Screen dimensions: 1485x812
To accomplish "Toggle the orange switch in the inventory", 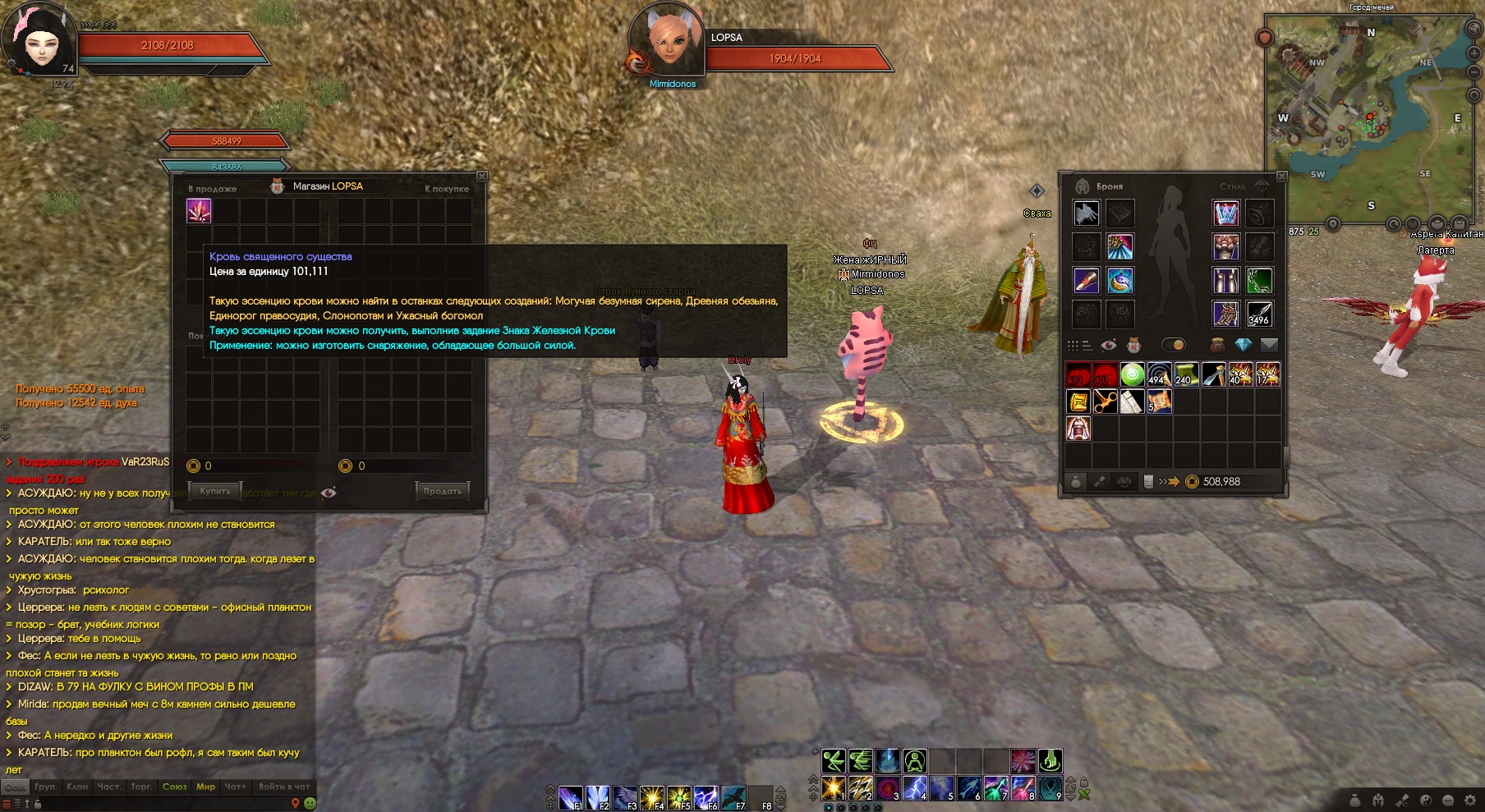I will pos(1174,345).
